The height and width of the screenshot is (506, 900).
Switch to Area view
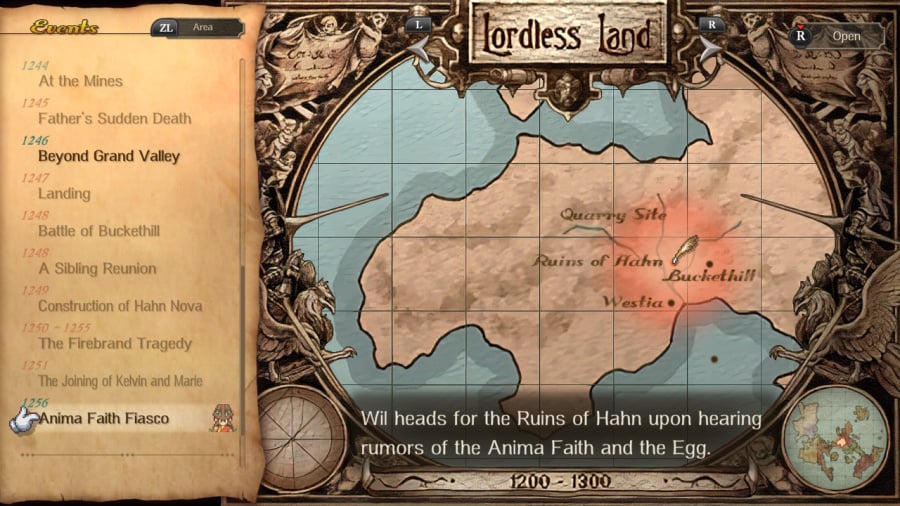pos(196,28)
